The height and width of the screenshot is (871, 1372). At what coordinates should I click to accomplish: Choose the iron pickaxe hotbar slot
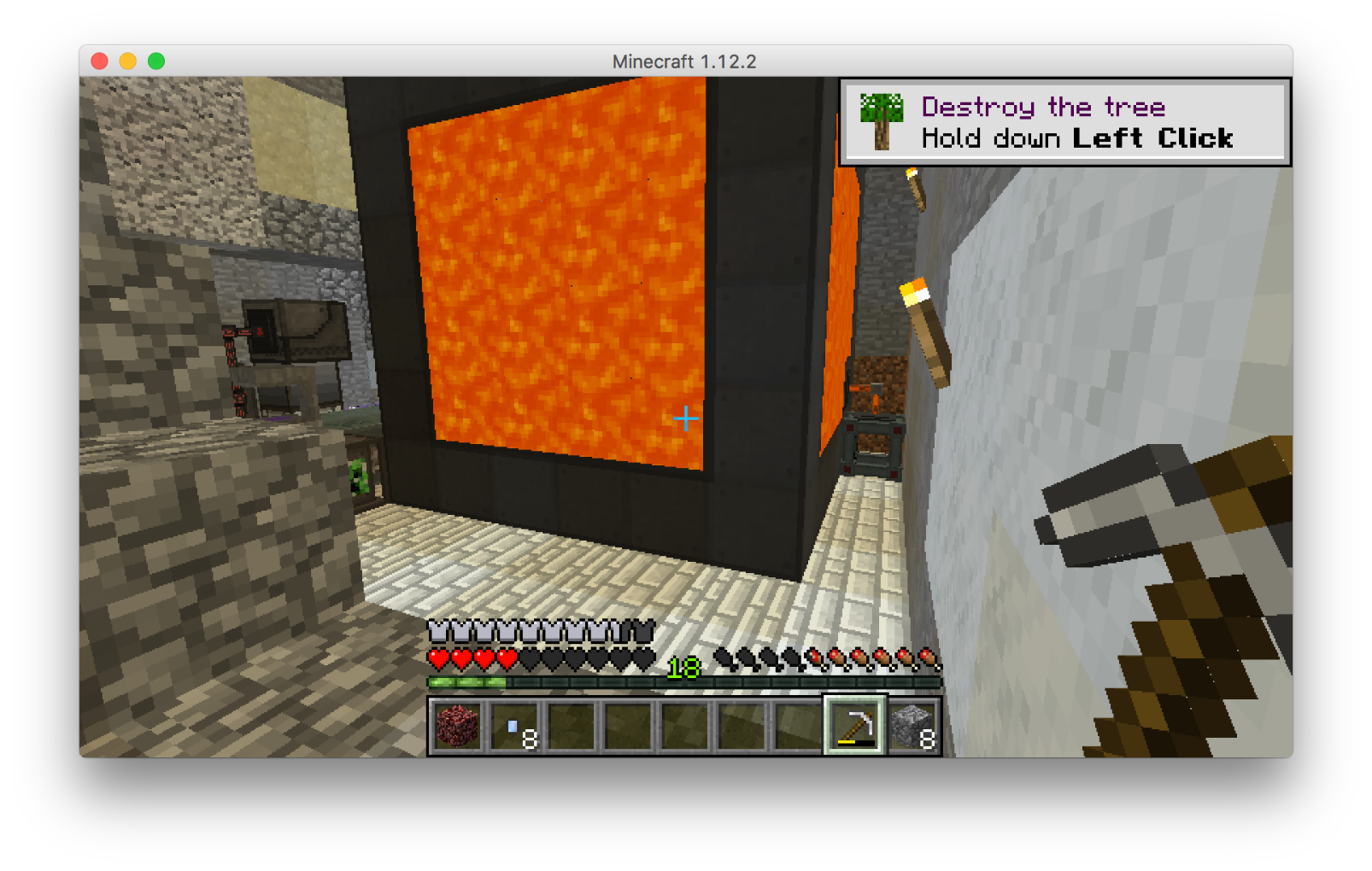click(x=855, y=726)
